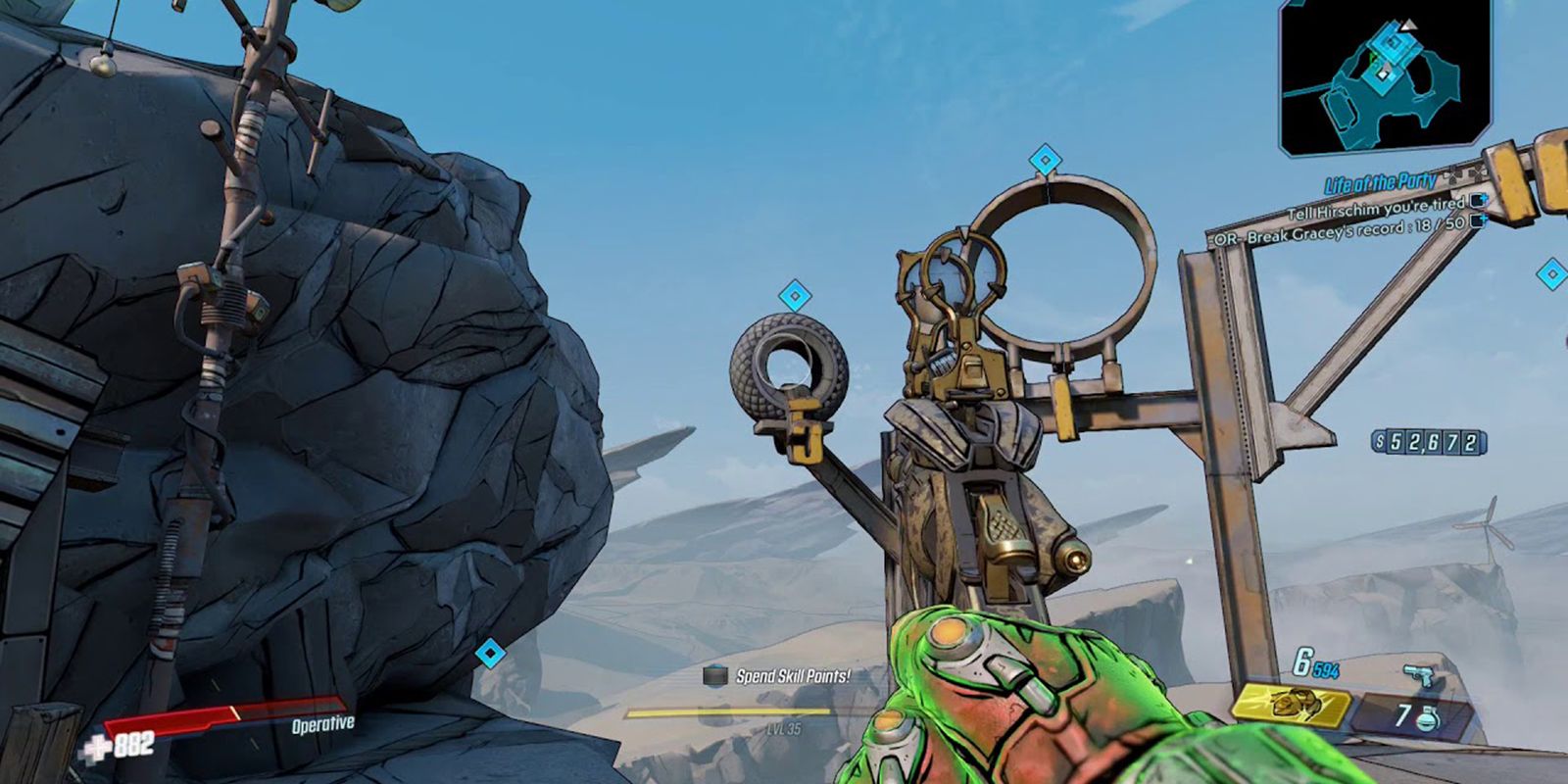Select the objective marker above the tire target
1568x784 pixels.
point(793,295)
